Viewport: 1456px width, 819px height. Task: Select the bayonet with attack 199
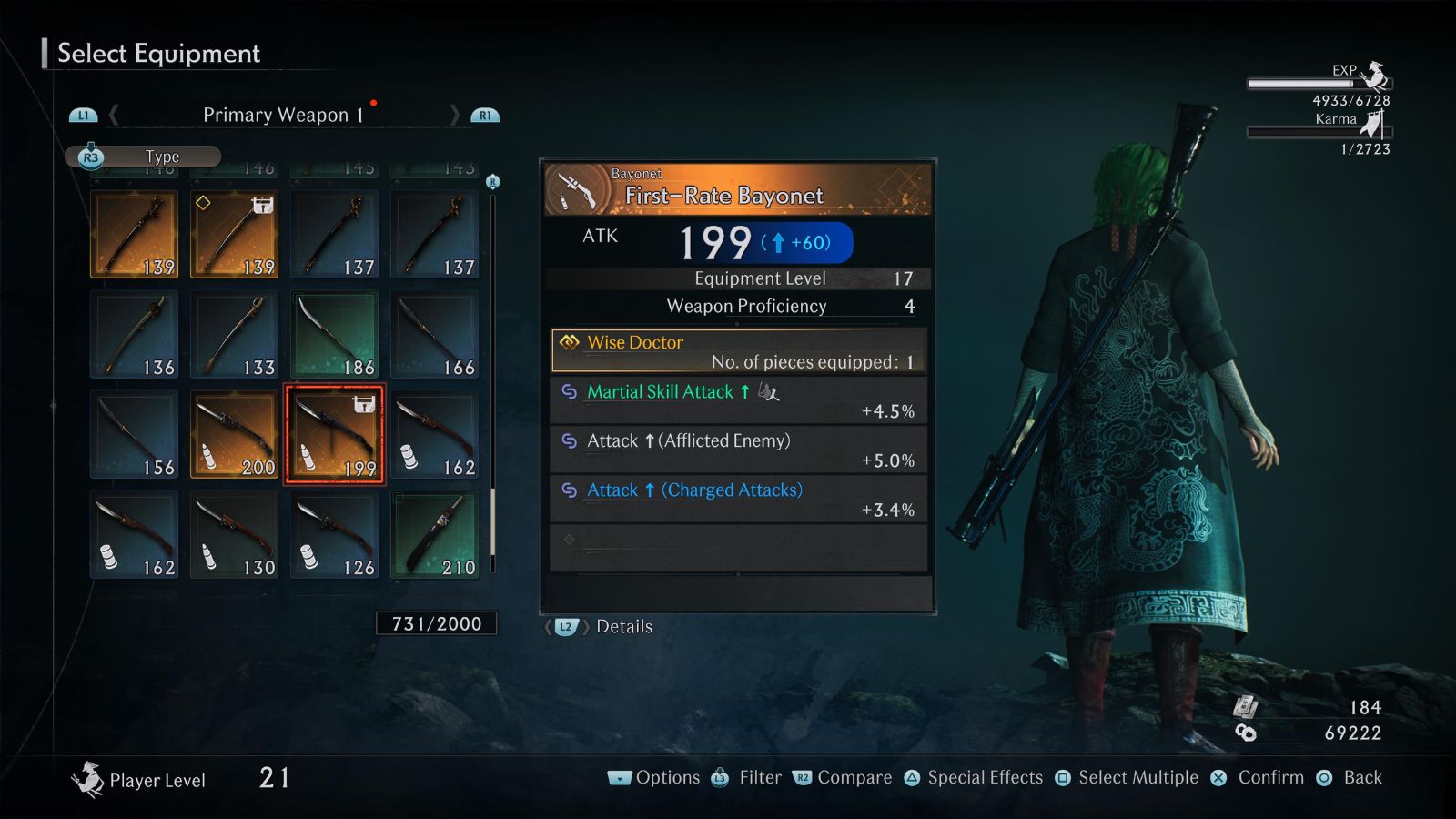pos(334,434)
